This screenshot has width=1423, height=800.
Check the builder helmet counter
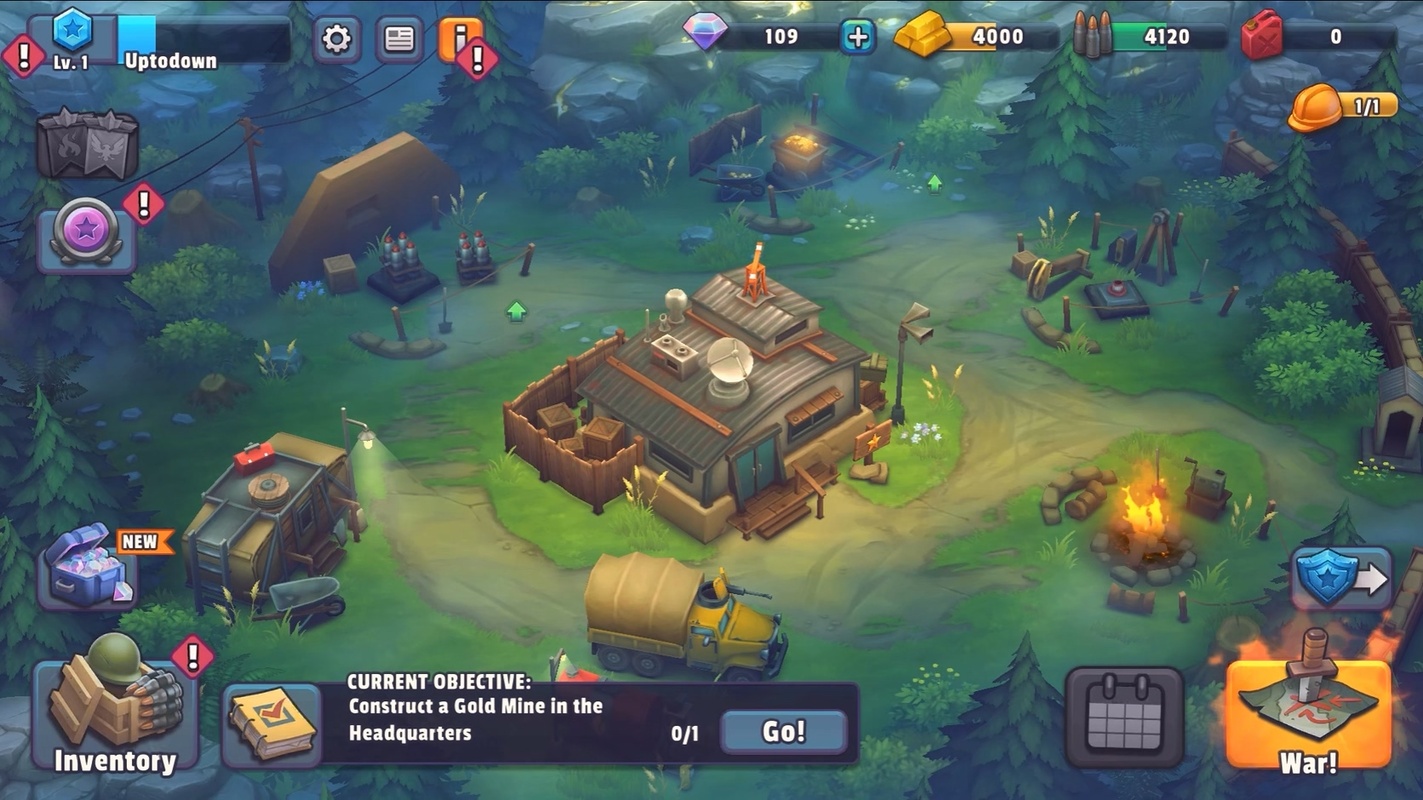point(1340,106)
